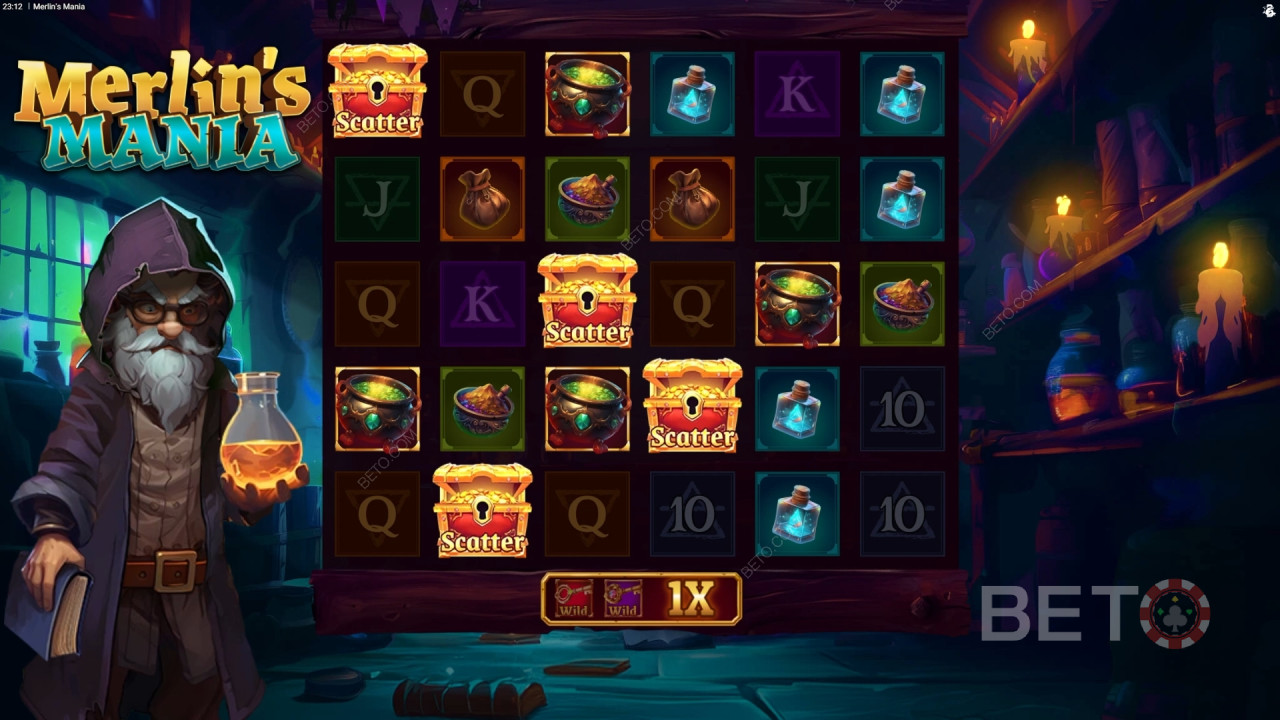Click the green potion cauldron symbol
1280x720 pixels.
(x=588, y=94)
